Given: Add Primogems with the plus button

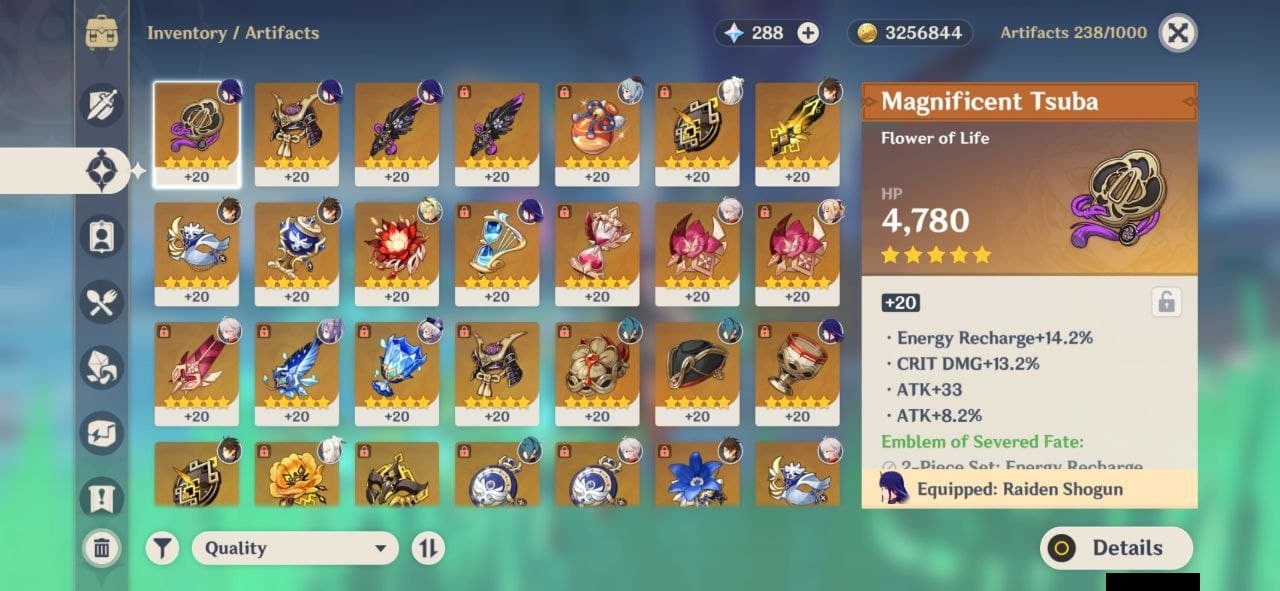Looking at the screenshot, I should click(x=808, y=33).
